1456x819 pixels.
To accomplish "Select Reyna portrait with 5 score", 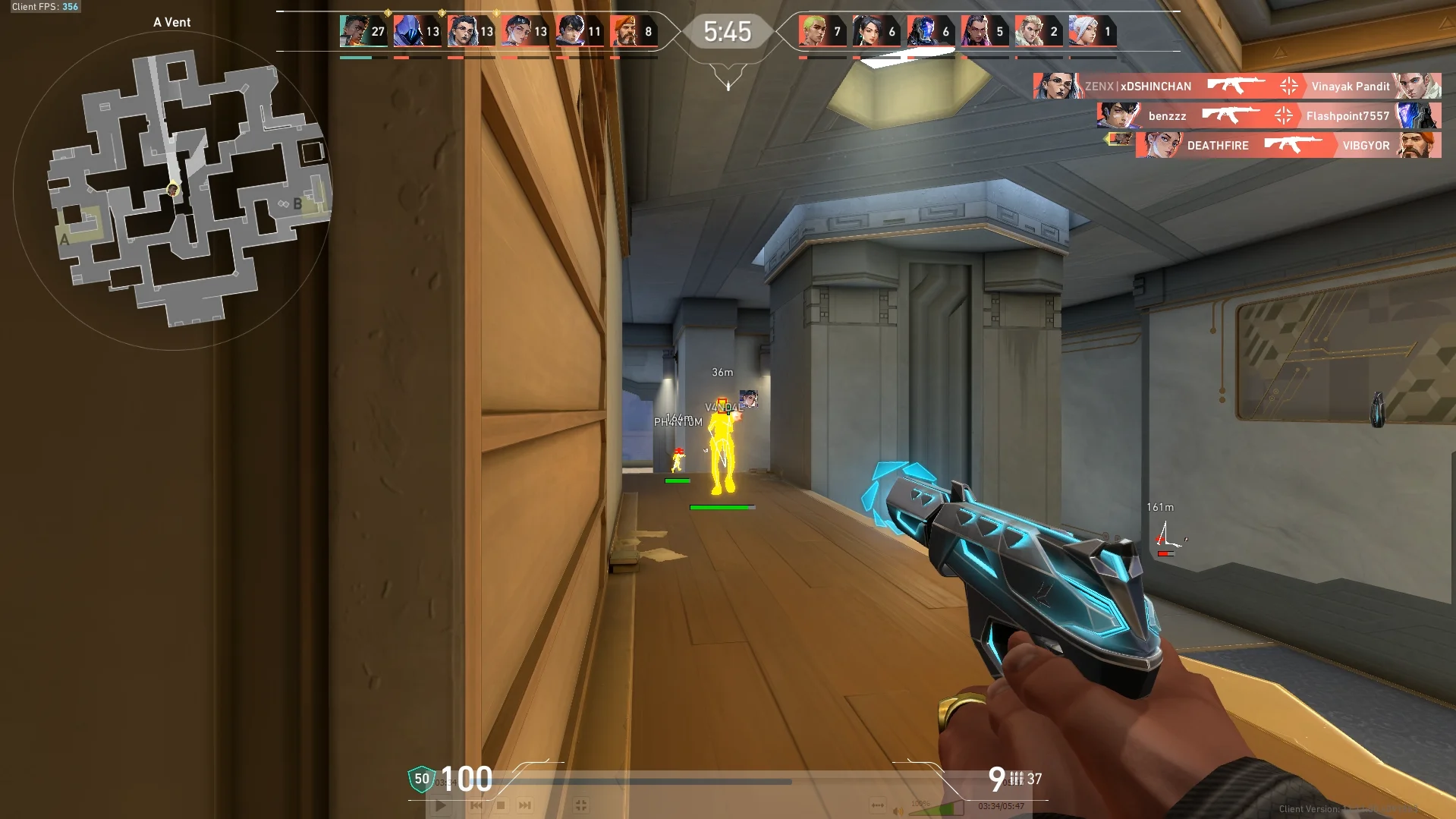I will (975, 31).
